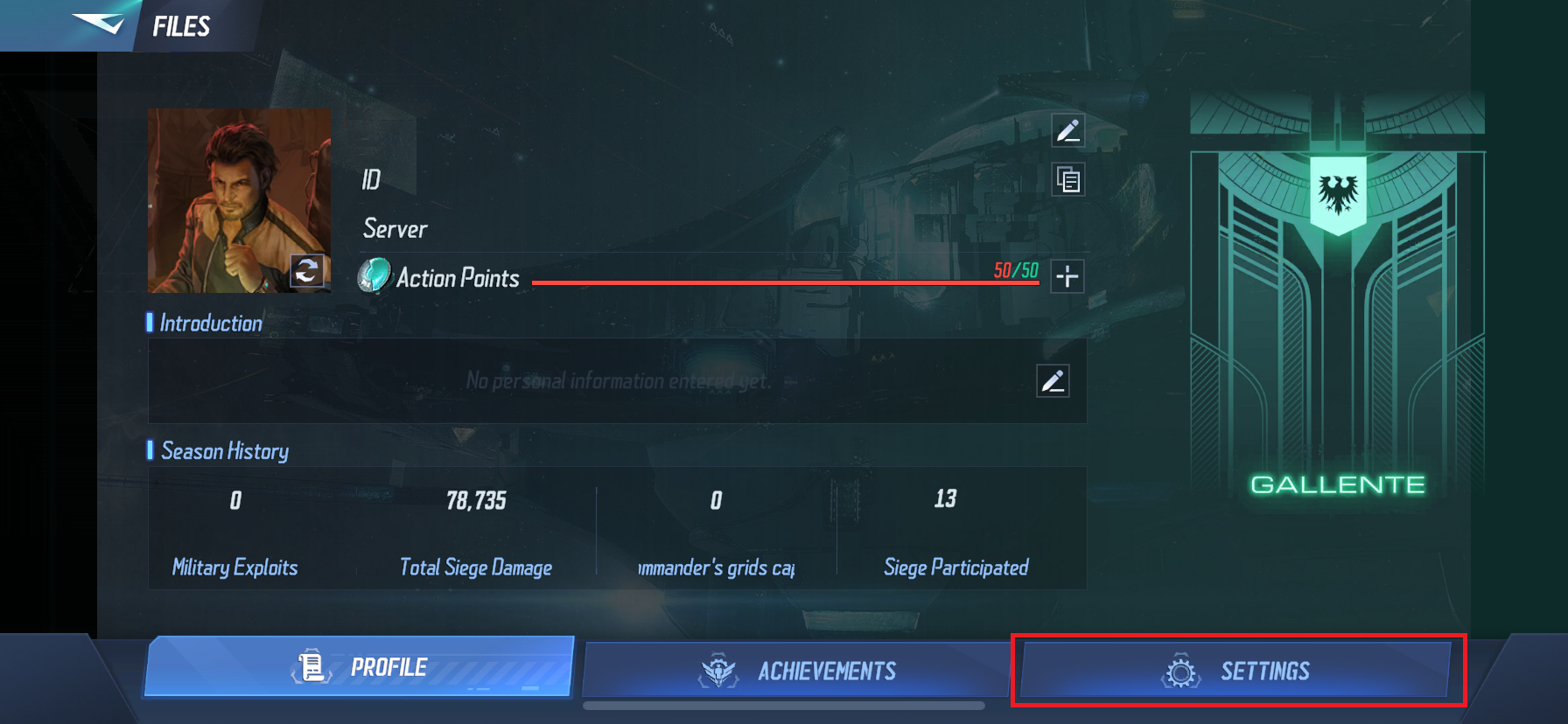Edit the commander name with pencil icon
The height and width of the screenshot is (724, 1568).
tap(1067, 131)
